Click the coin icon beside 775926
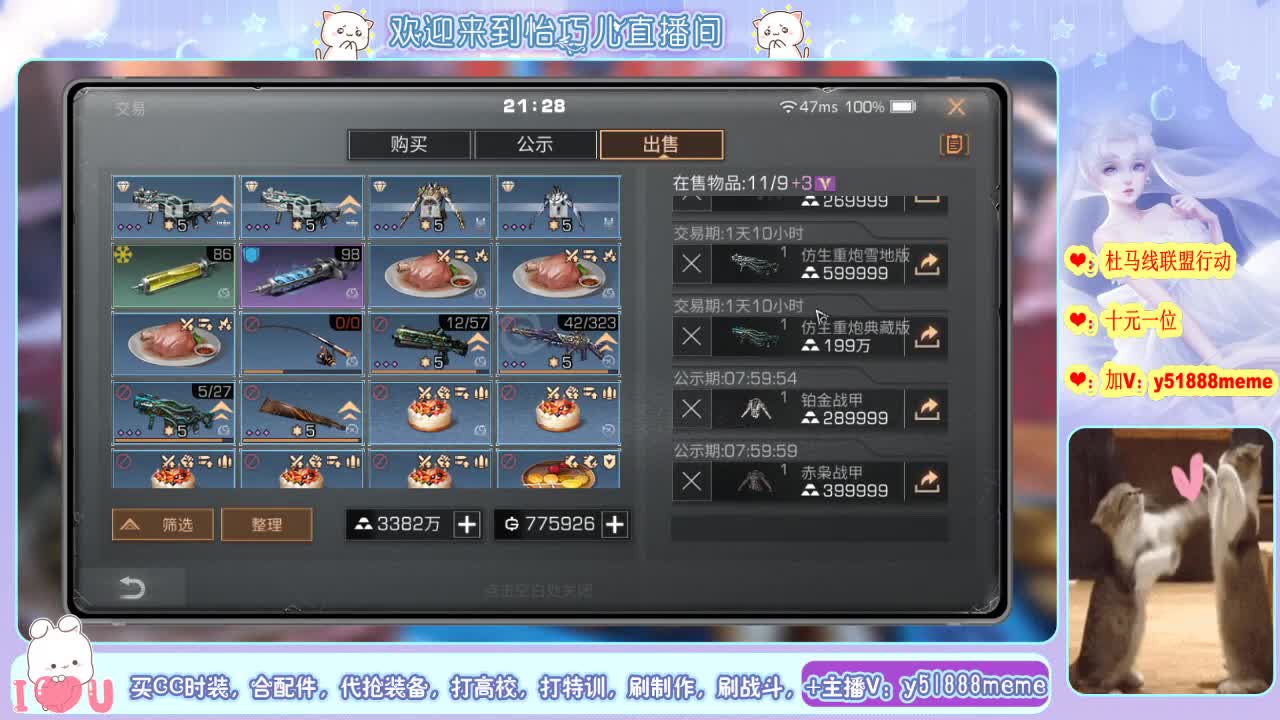The width and height of the screenshot is (1280, 720). (x=510, y=523)
